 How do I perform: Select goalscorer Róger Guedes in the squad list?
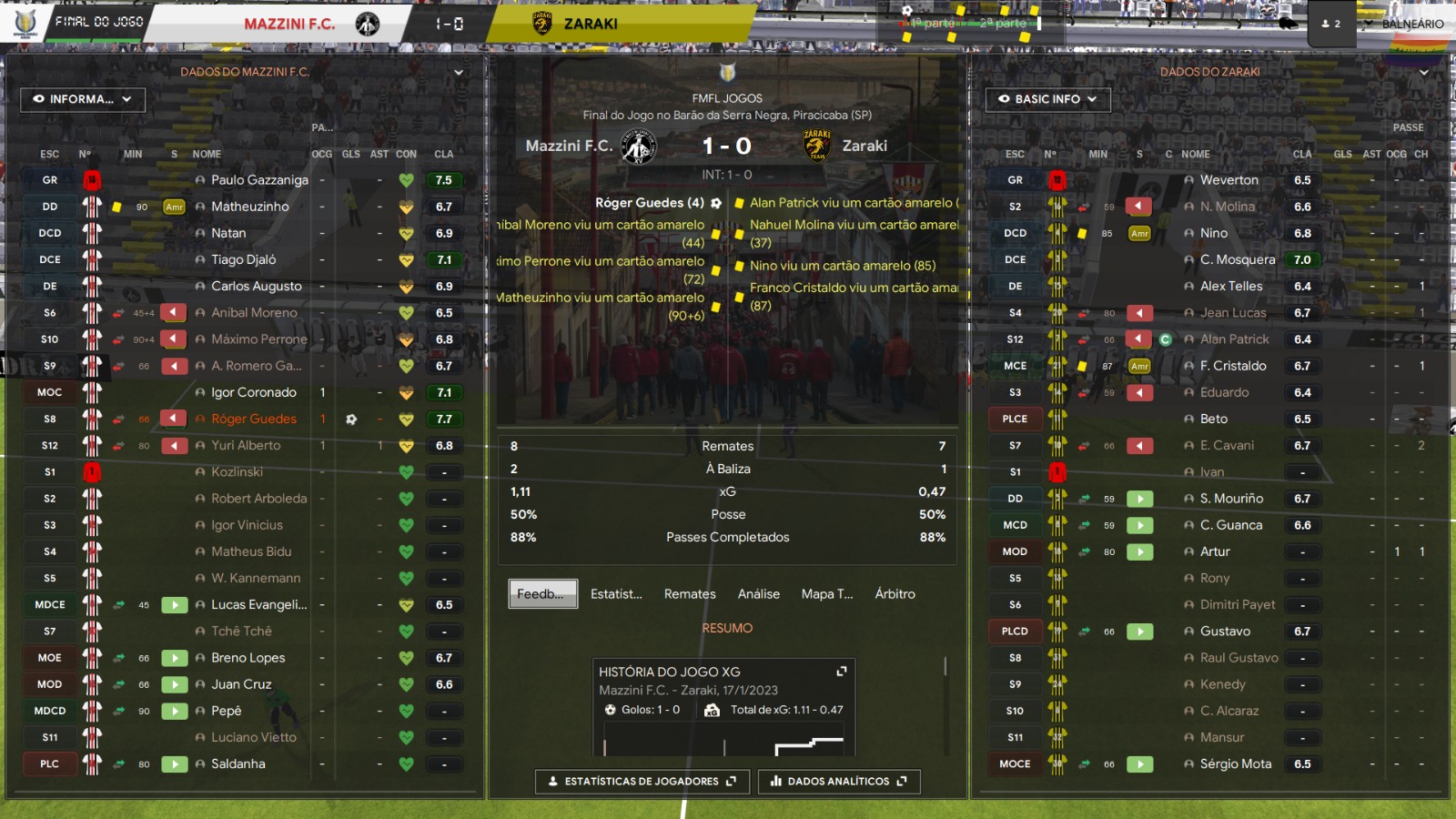254,419
